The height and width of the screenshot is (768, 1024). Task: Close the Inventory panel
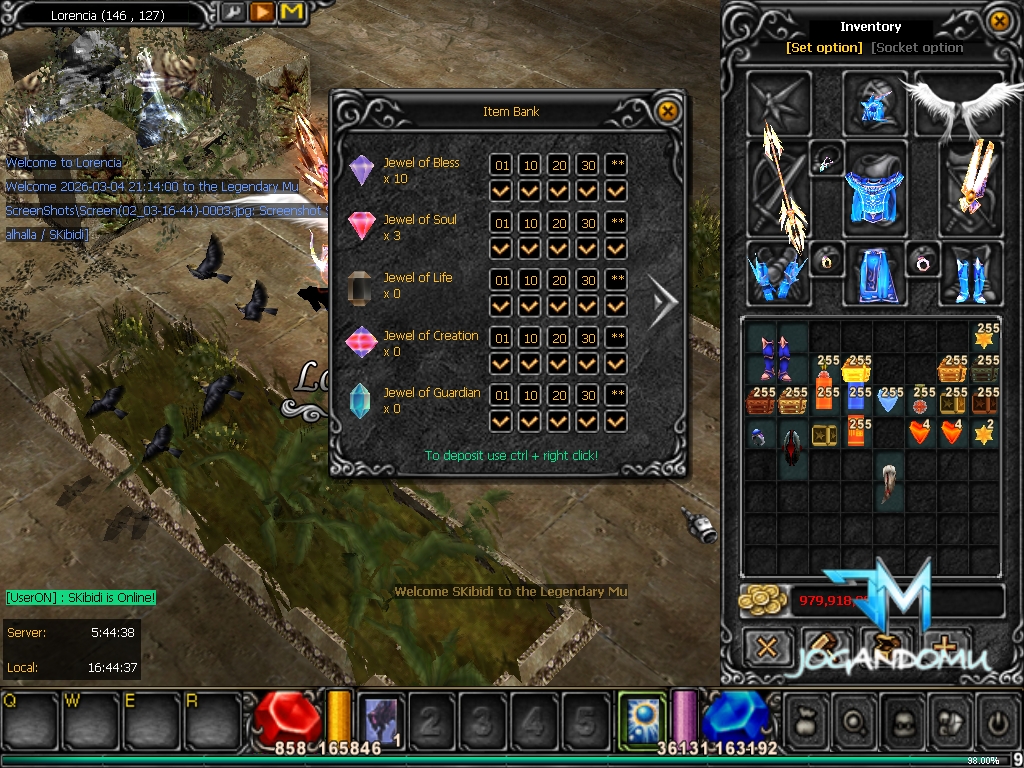999,20
